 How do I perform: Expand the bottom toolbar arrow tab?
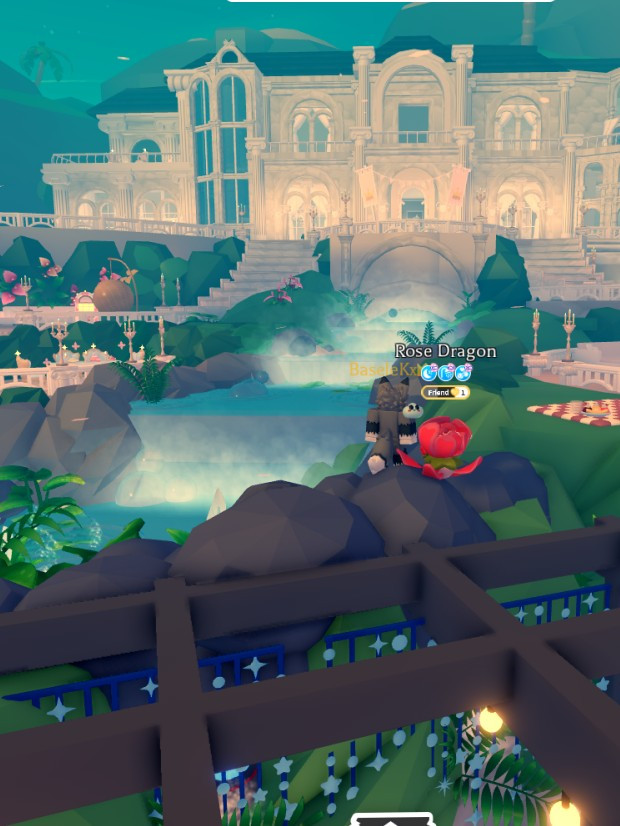pyautogui.click(x=393, y=820)
